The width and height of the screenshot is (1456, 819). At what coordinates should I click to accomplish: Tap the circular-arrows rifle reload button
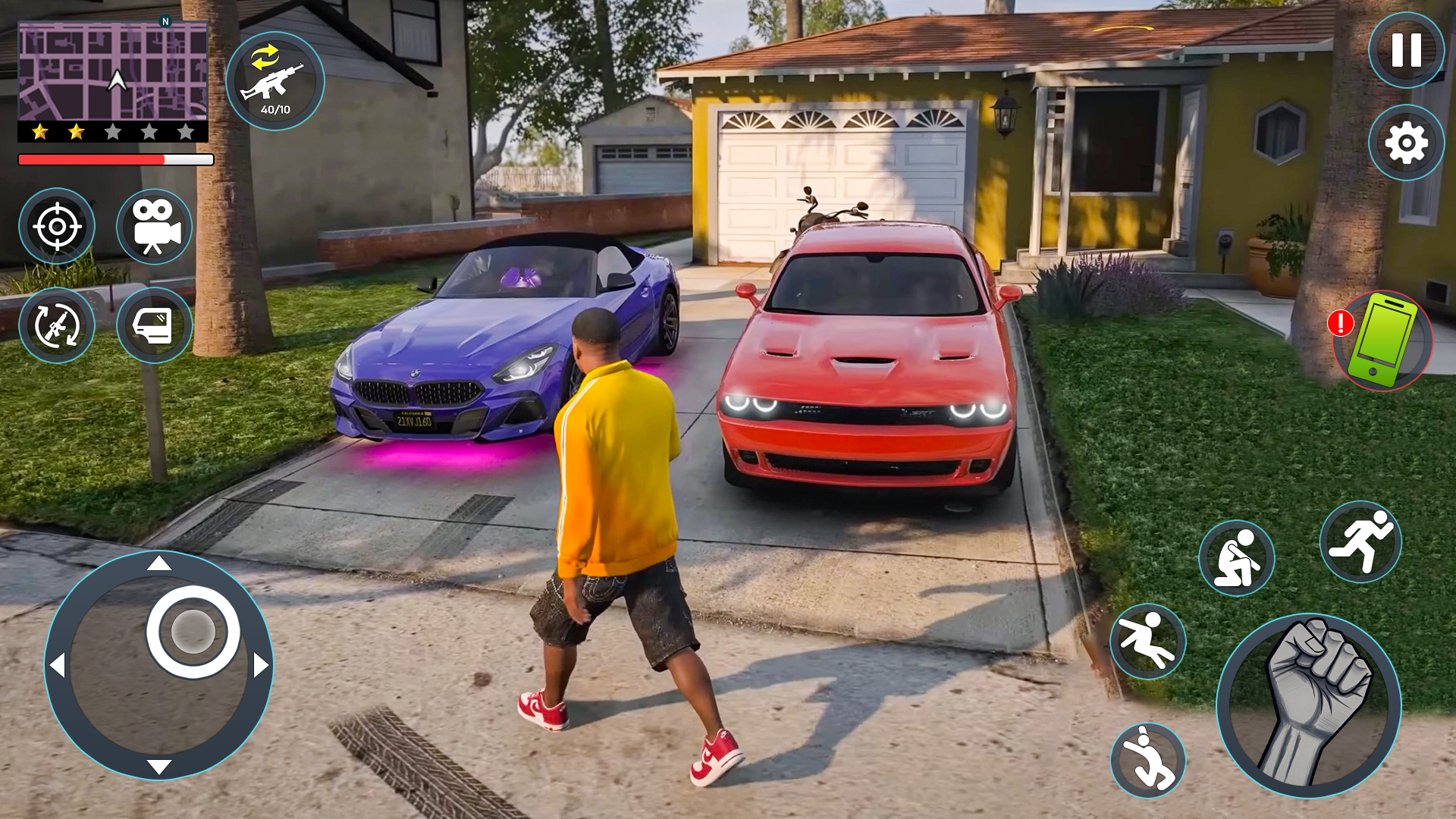click(57, 325)
